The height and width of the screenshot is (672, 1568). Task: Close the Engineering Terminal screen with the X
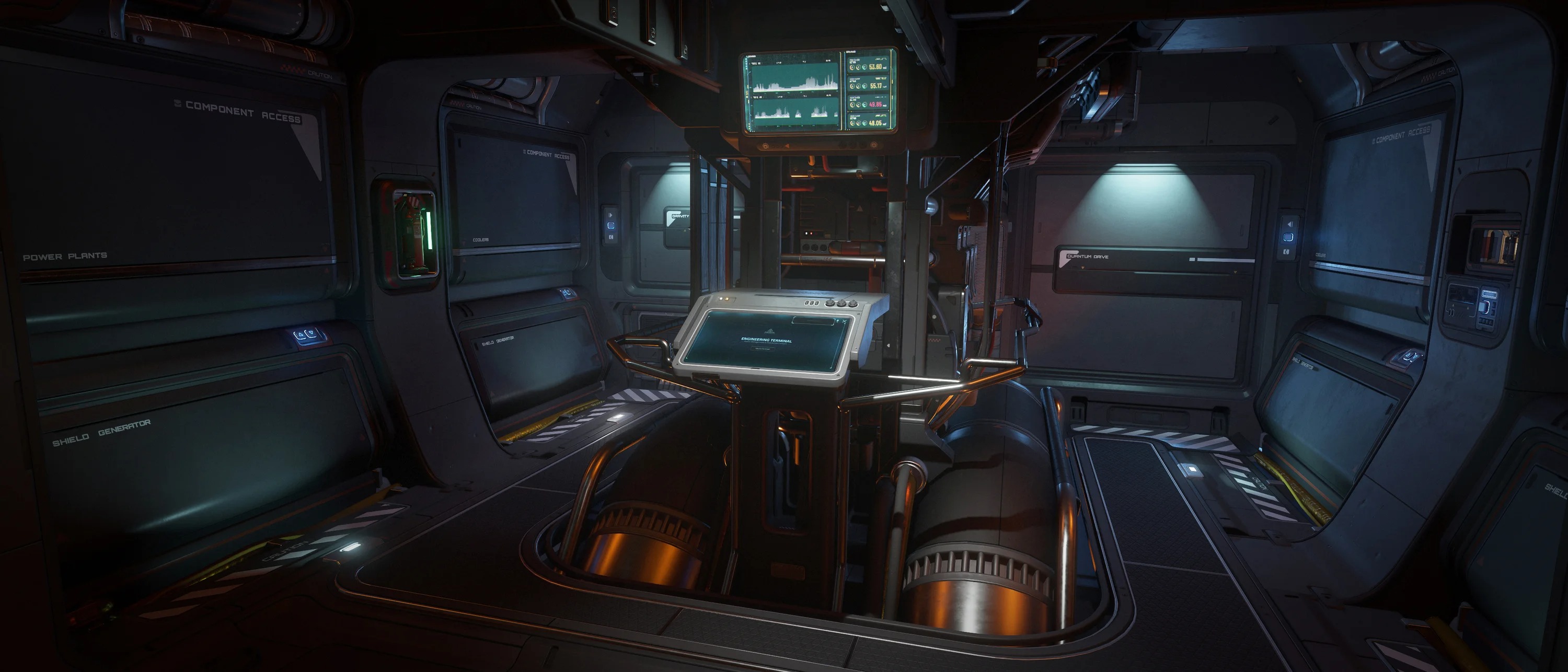[x=844, y=321]
